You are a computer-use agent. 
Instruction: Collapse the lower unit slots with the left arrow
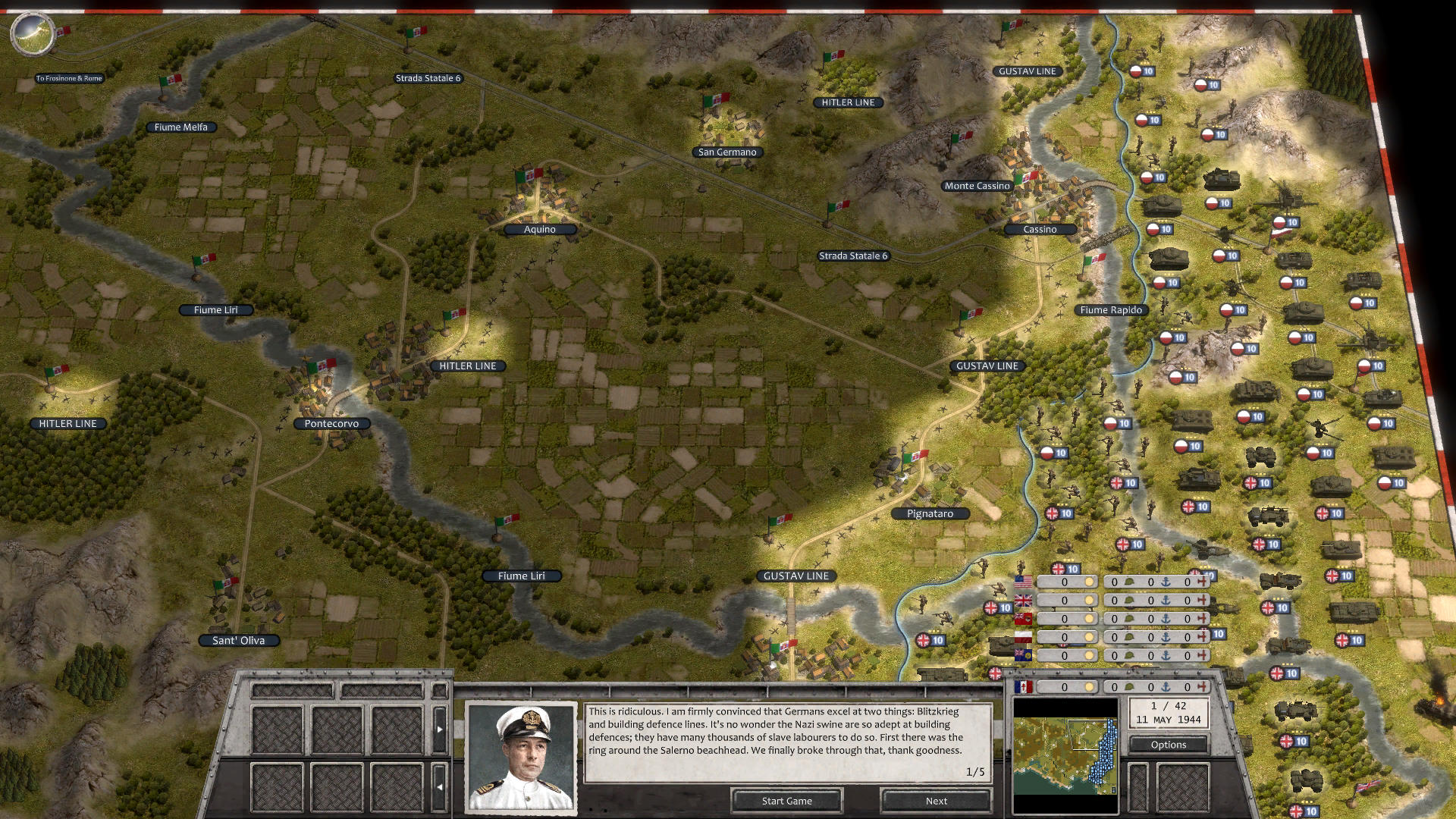[440, 787]
